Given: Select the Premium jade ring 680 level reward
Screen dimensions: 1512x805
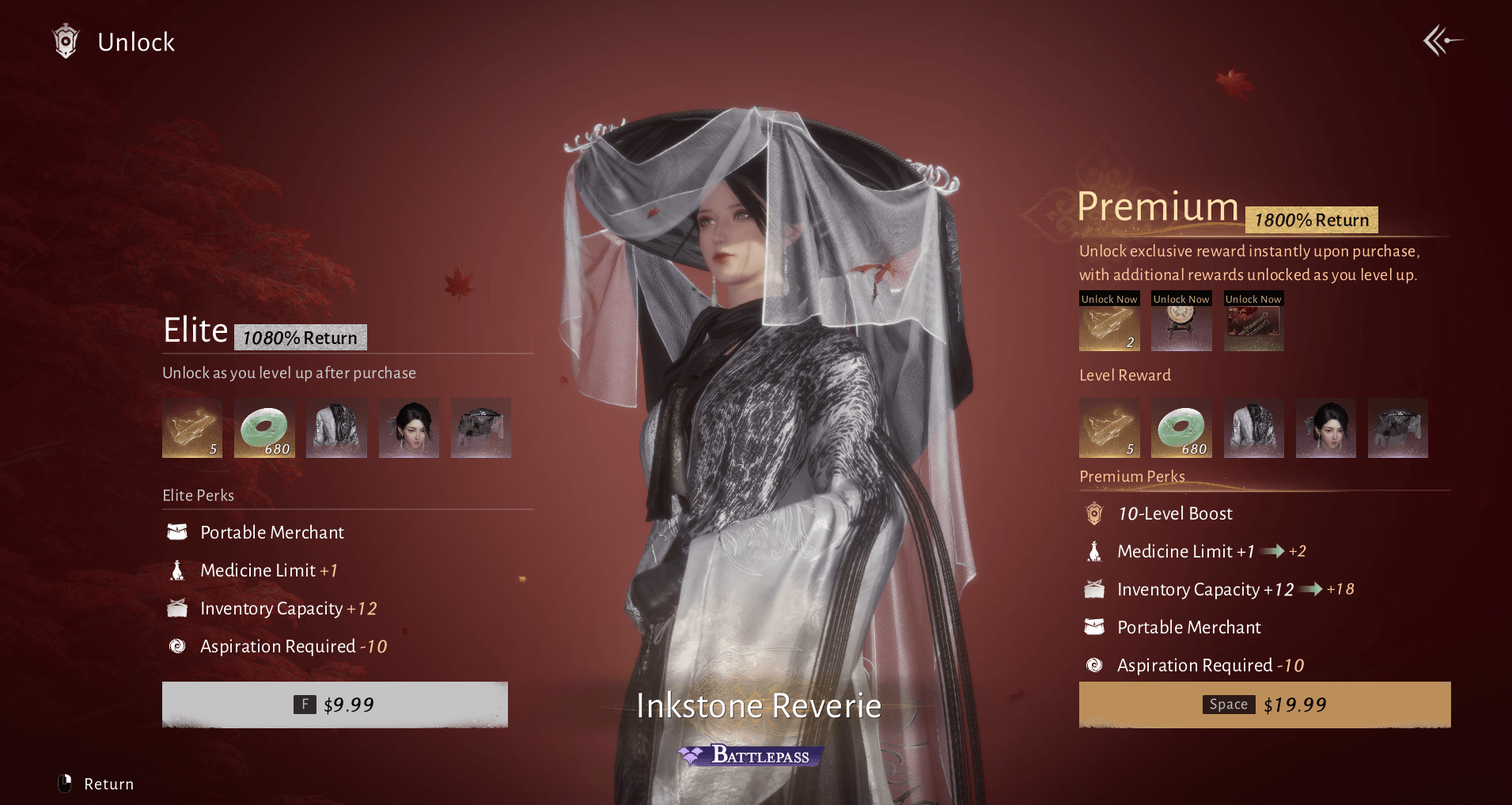Looking at the screenshot, I should pos(1181,428).
